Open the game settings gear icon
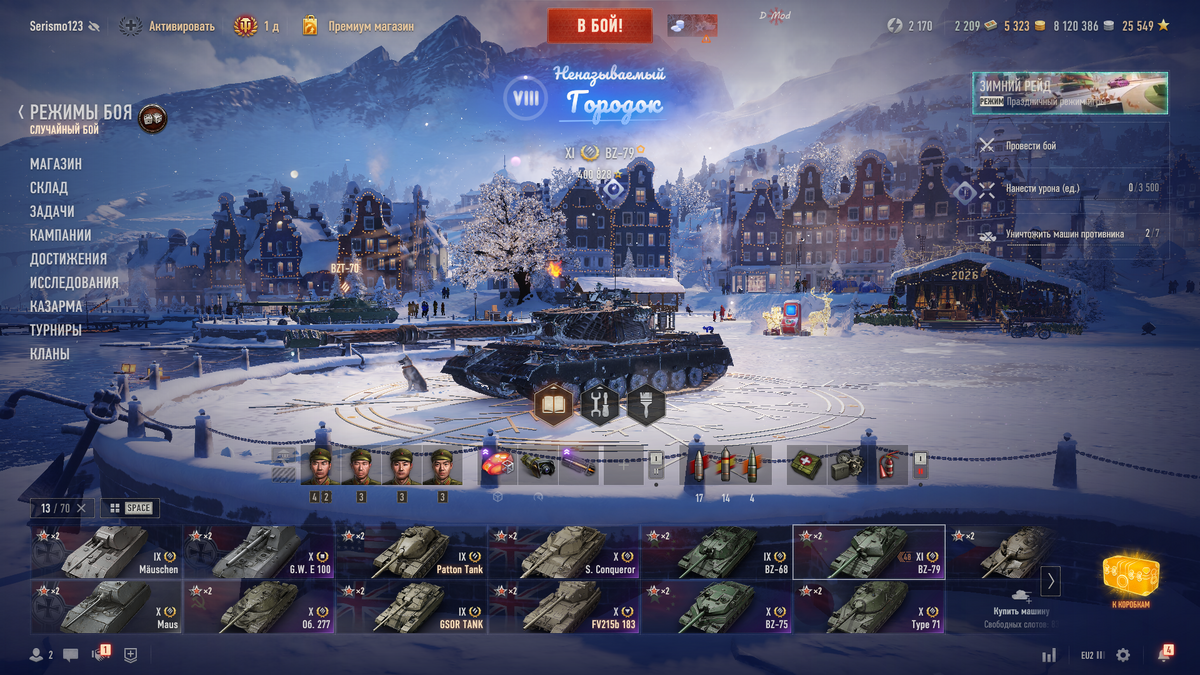 pyautogui.click(x=1123, y=655)
